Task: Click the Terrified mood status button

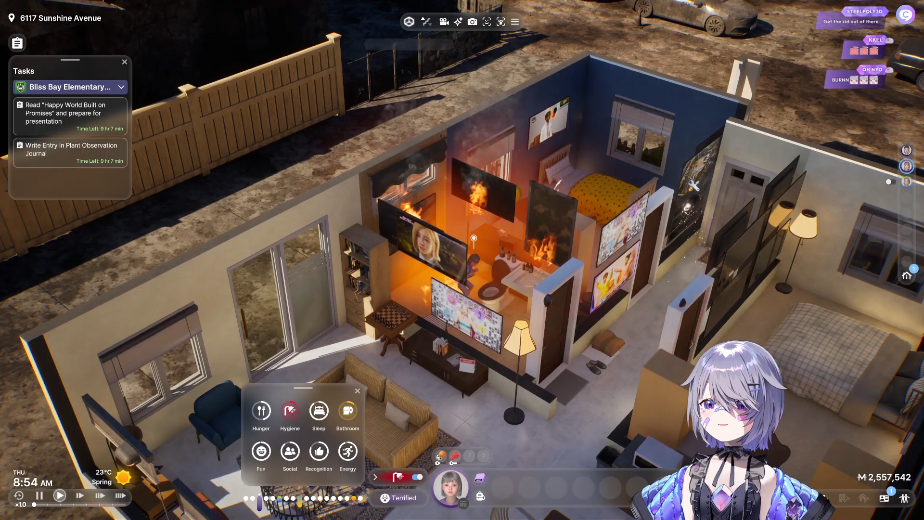Action: (x=398, y=497)
